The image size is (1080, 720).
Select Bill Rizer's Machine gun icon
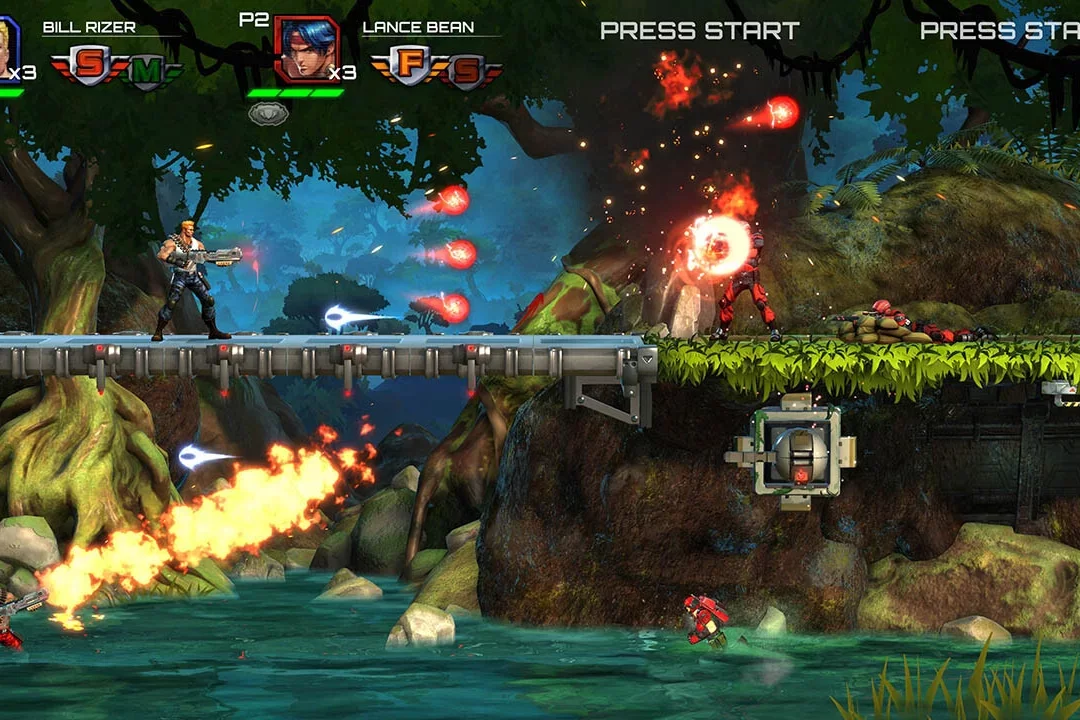point(147,71)
